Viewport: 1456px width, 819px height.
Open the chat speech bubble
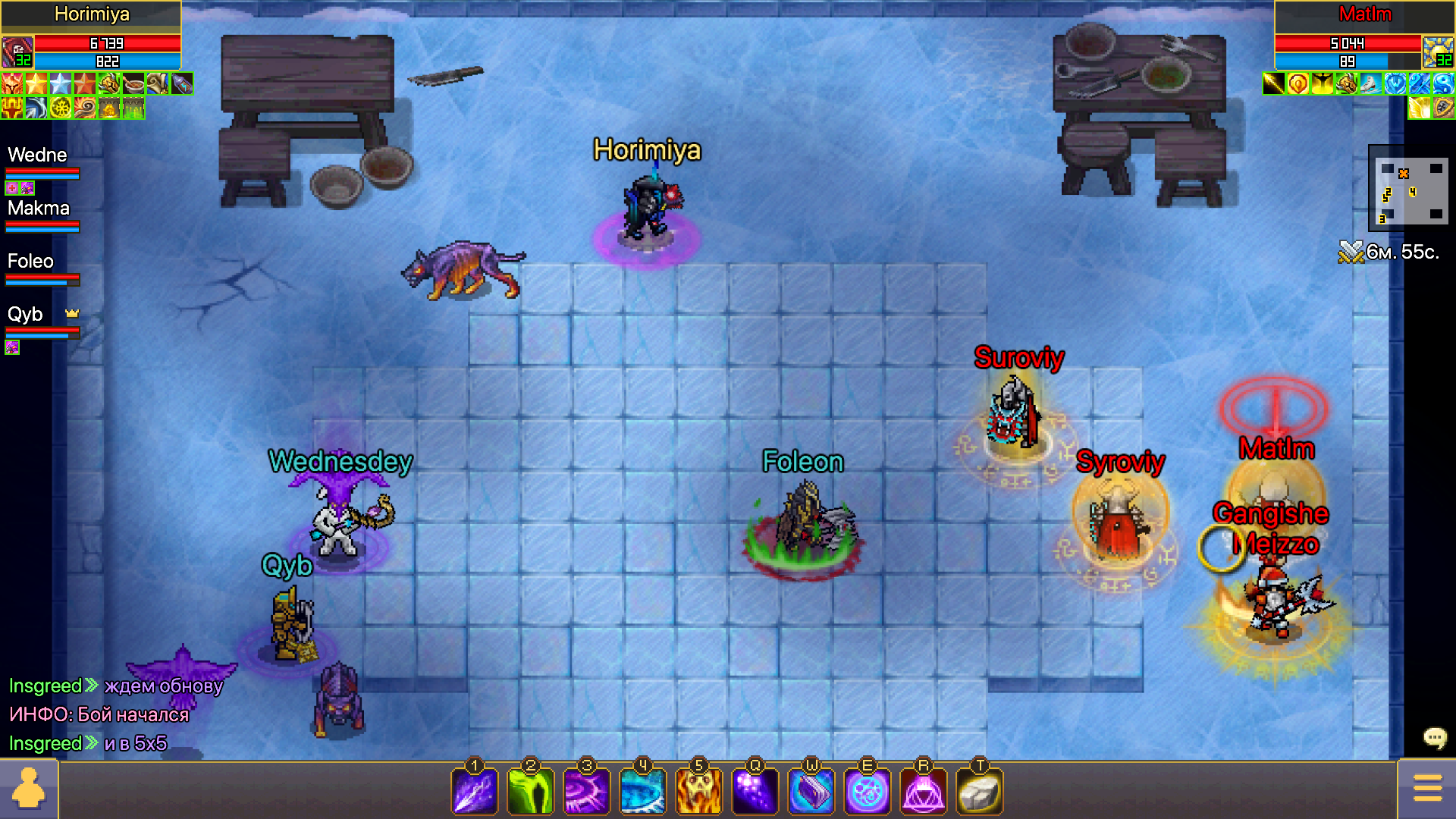(1435, 737)
